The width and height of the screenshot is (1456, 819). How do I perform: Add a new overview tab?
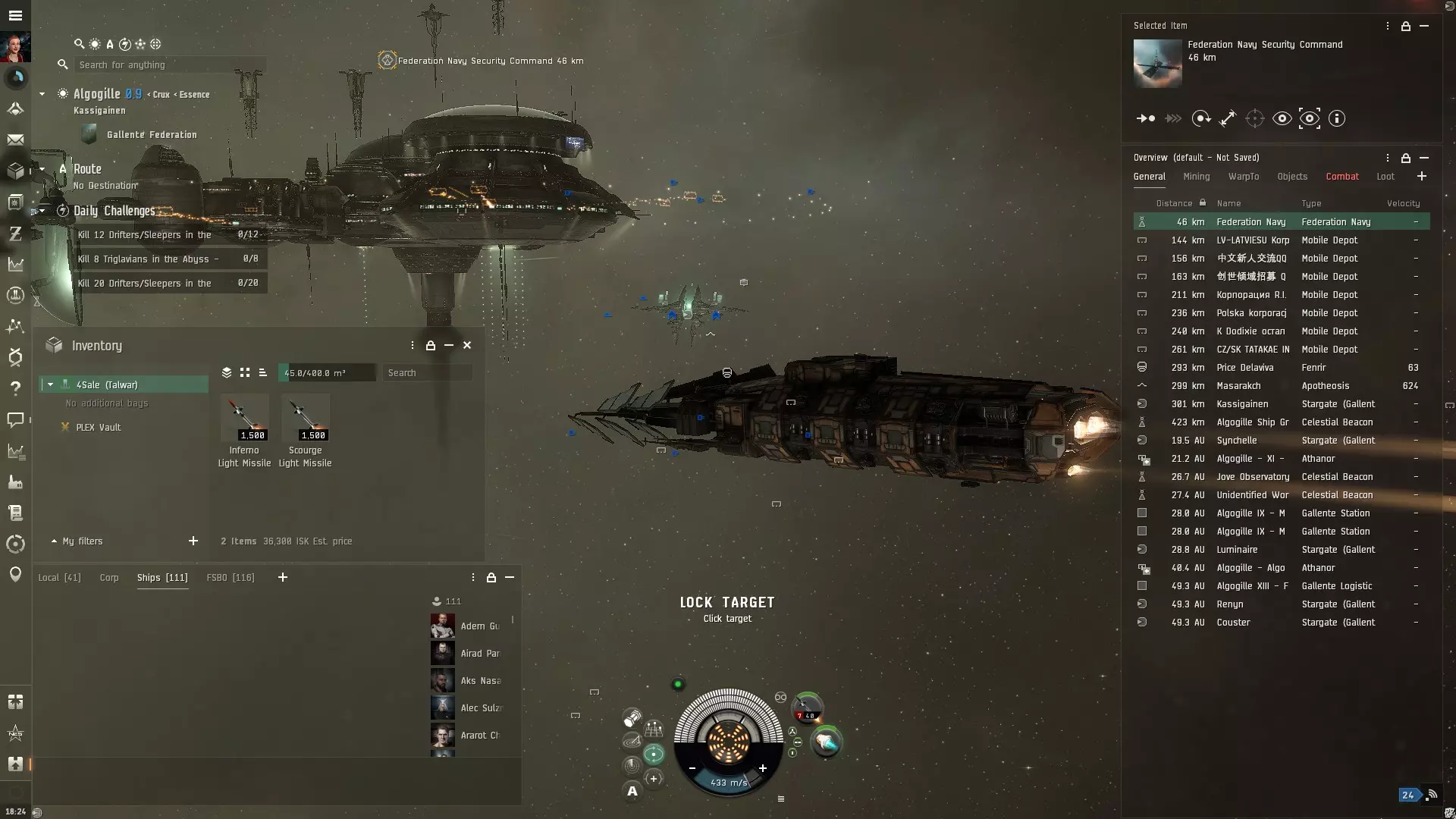click(x=1421, y=177)
